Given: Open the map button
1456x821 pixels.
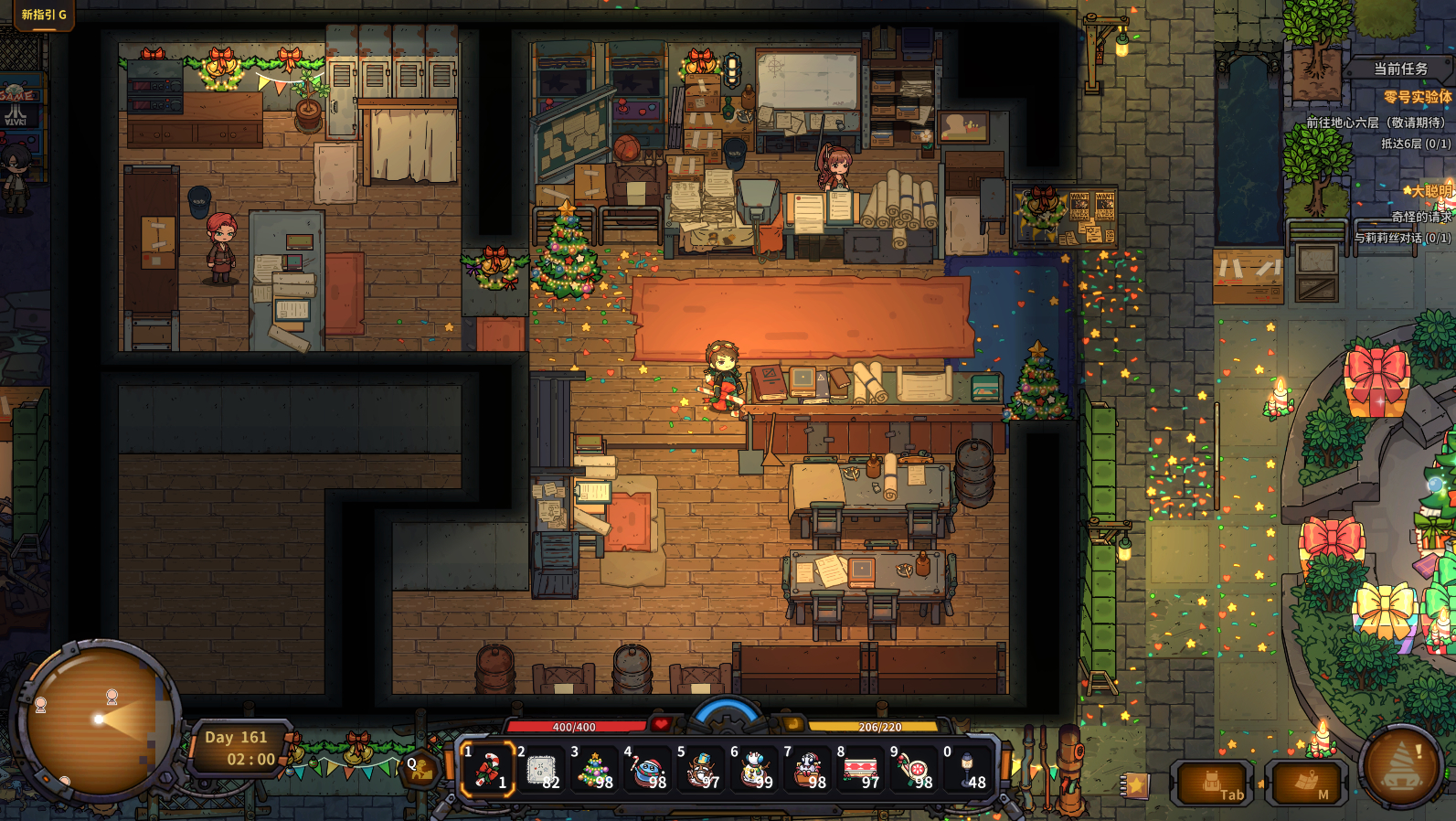Looking at the screenshot, I should [1306, 784].
